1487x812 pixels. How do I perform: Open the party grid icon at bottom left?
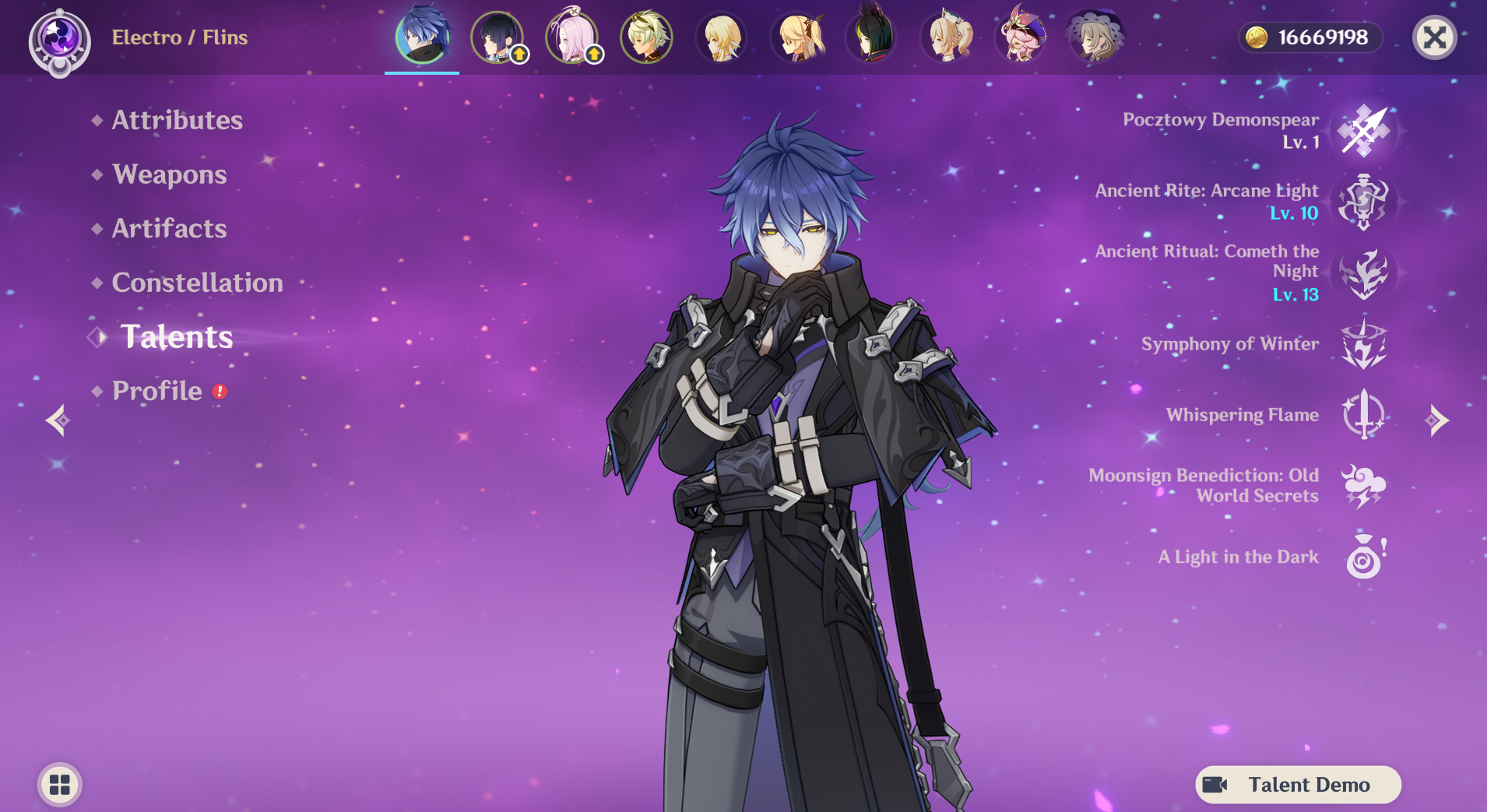[x=58, y=785]
